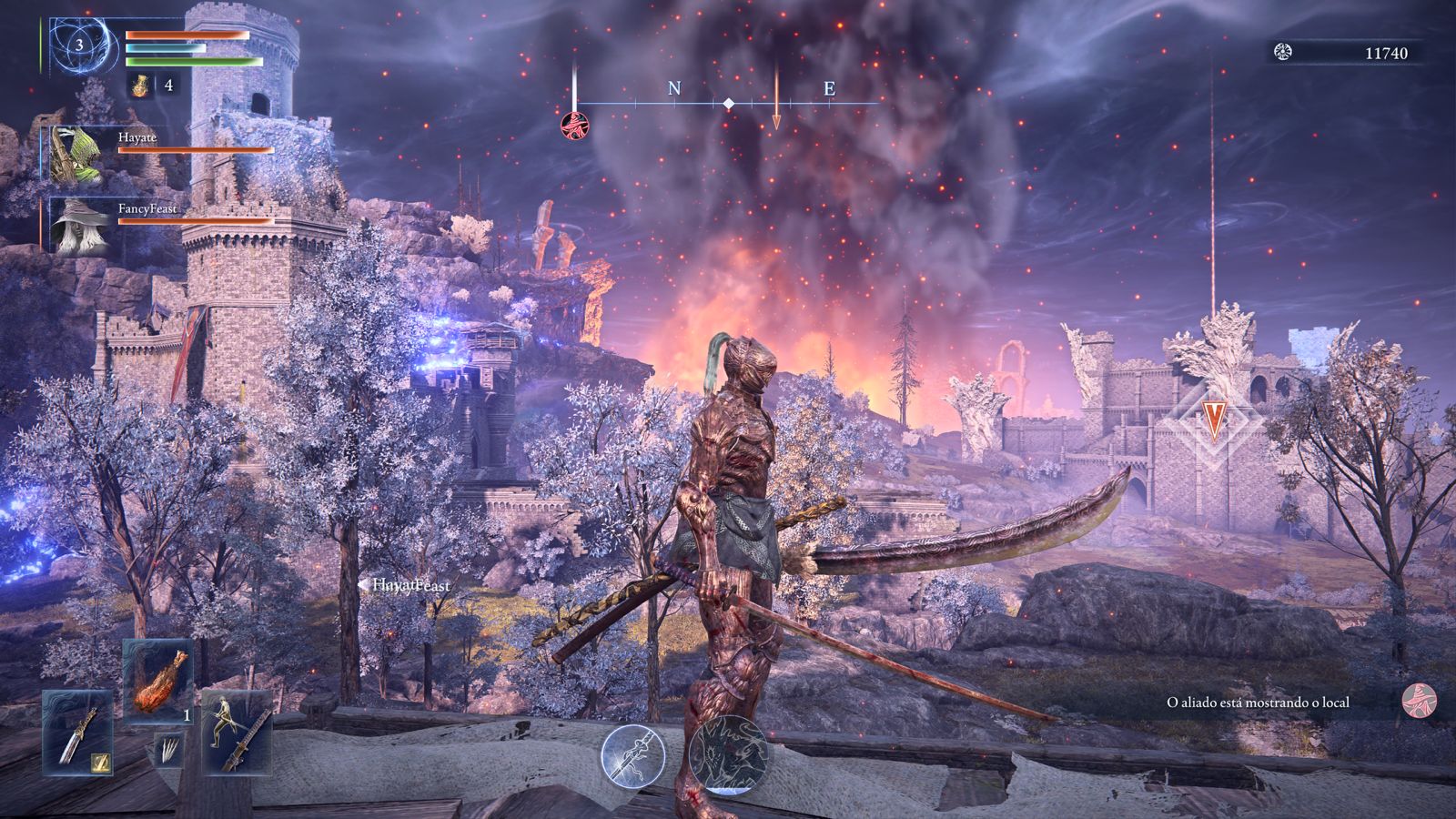Use the healing flask icon

coord(140,85)
